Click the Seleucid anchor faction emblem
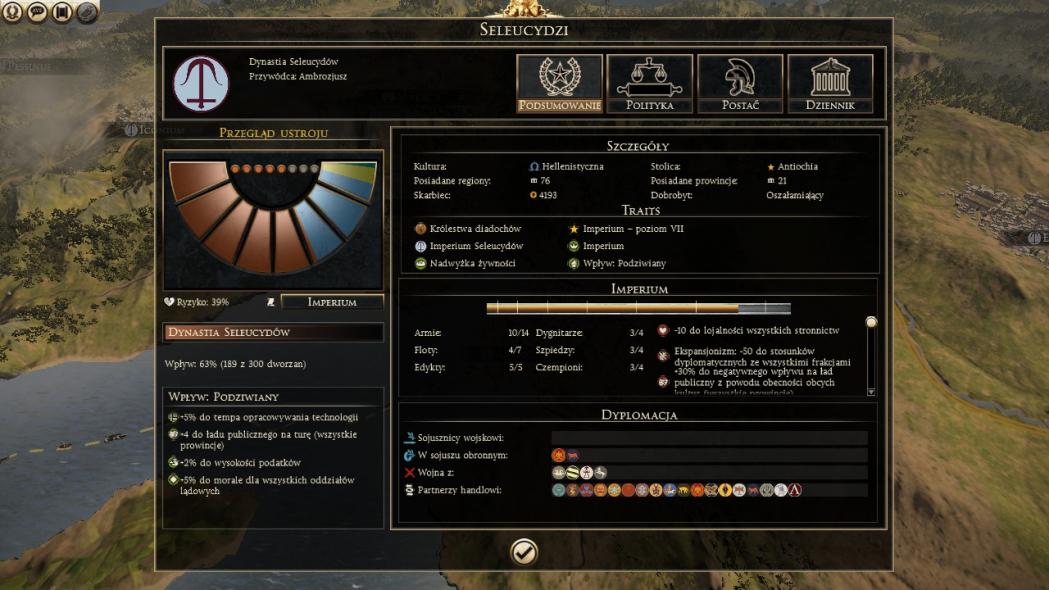The image size is (1049, 590). point(201,83)
